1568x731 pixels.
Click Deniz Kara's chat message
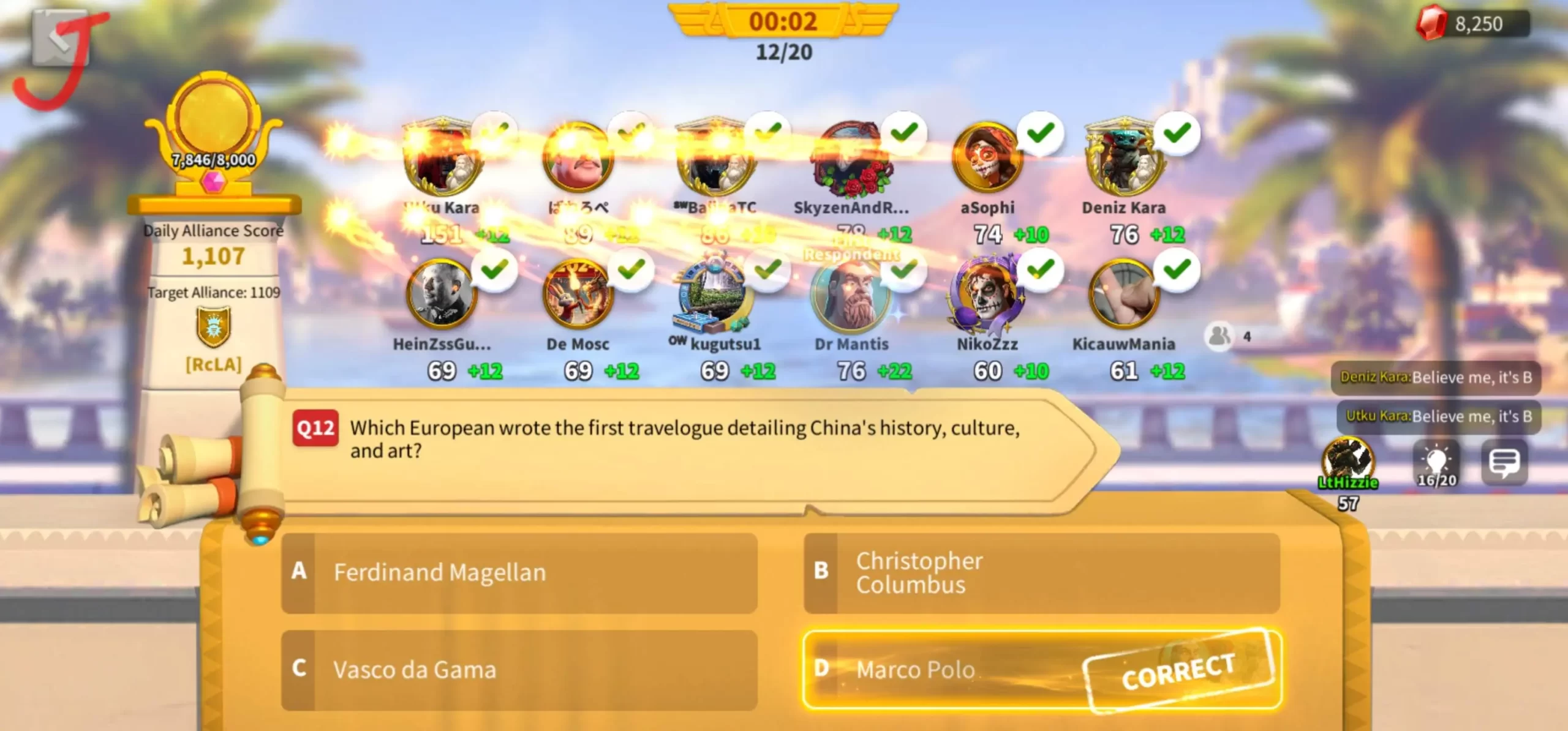[1435, 377]
